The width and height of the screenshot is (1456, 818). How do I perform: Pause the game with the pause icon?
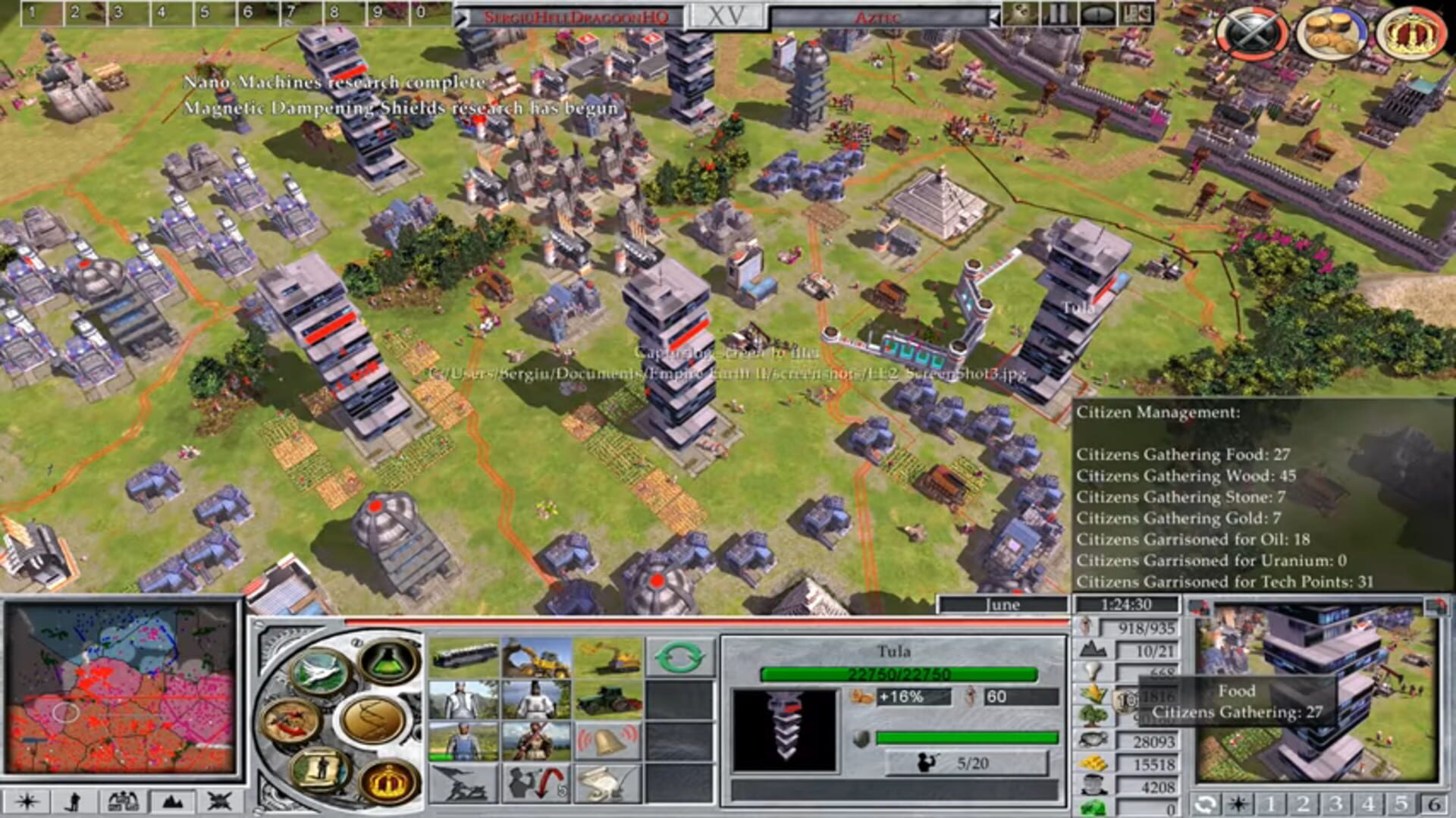coord(1057,14)
